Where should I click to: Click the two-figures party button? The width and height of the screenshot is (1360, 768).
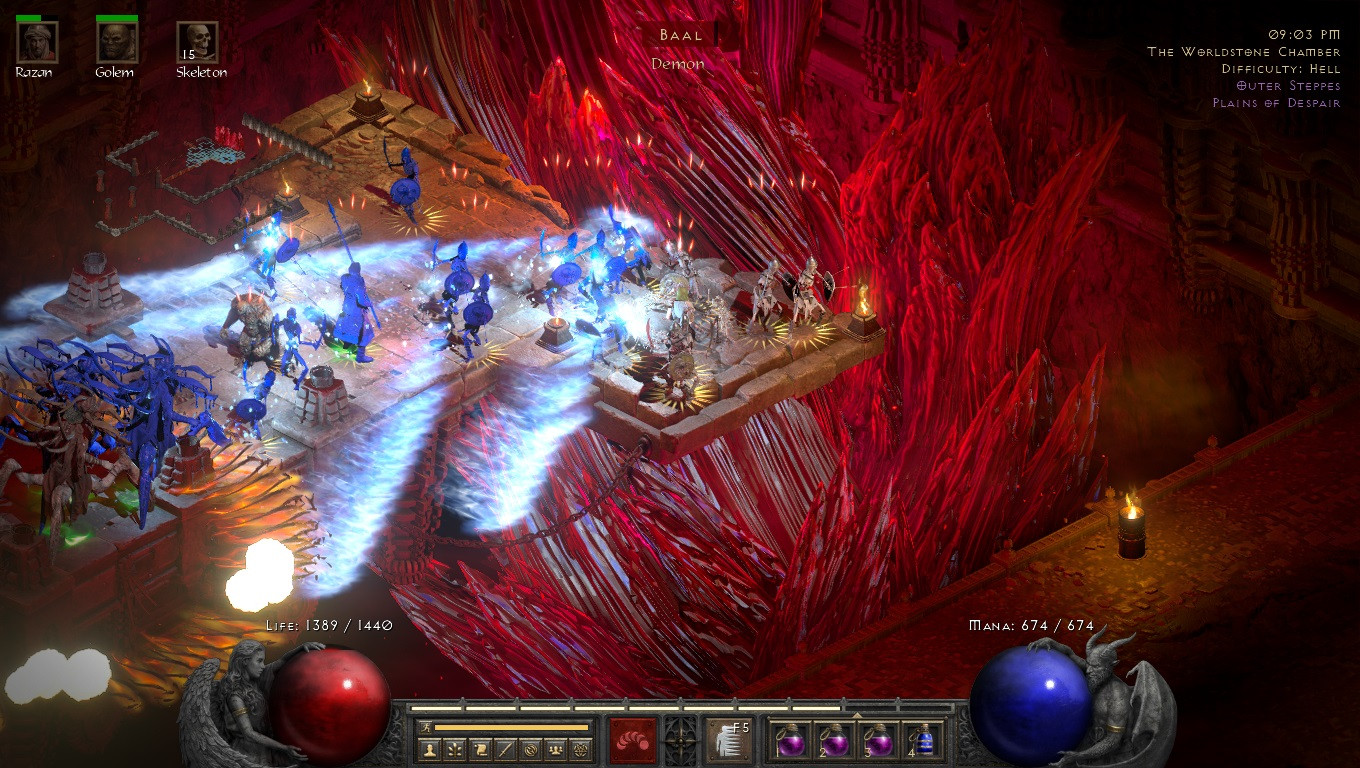point(556,749)
